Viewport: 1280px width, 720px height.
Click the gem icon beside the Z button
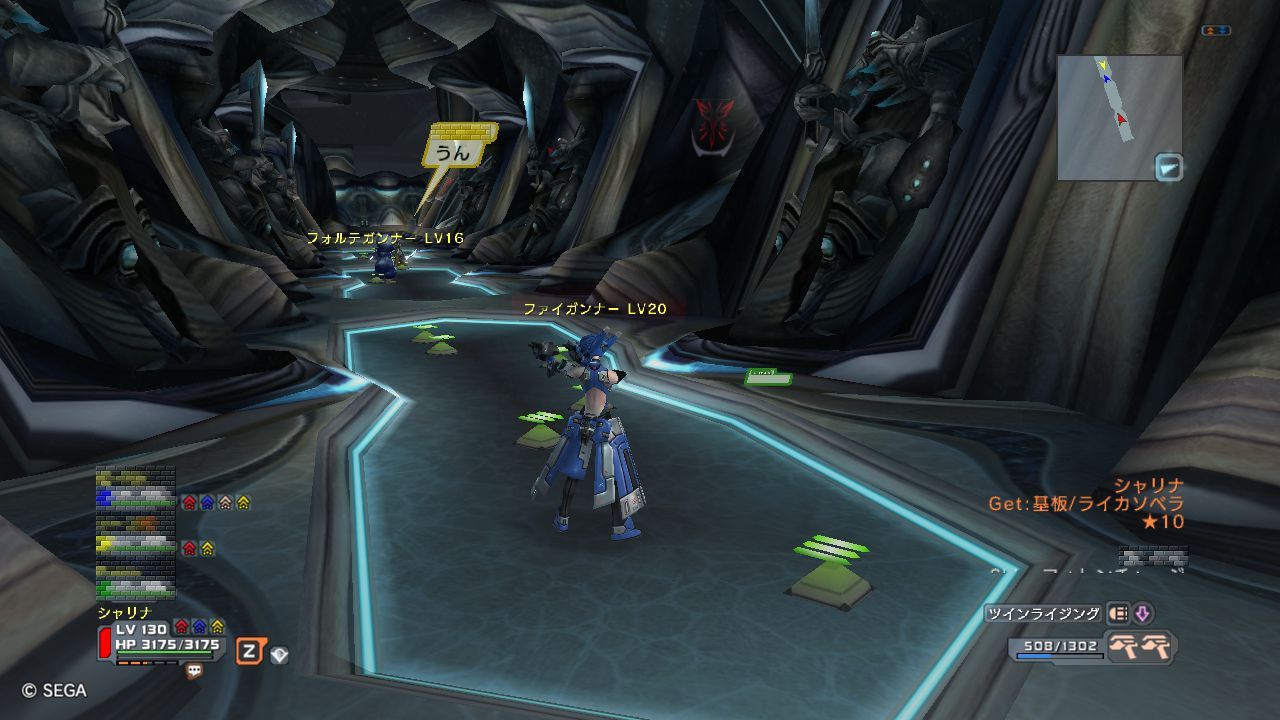[x=279, y=655]
